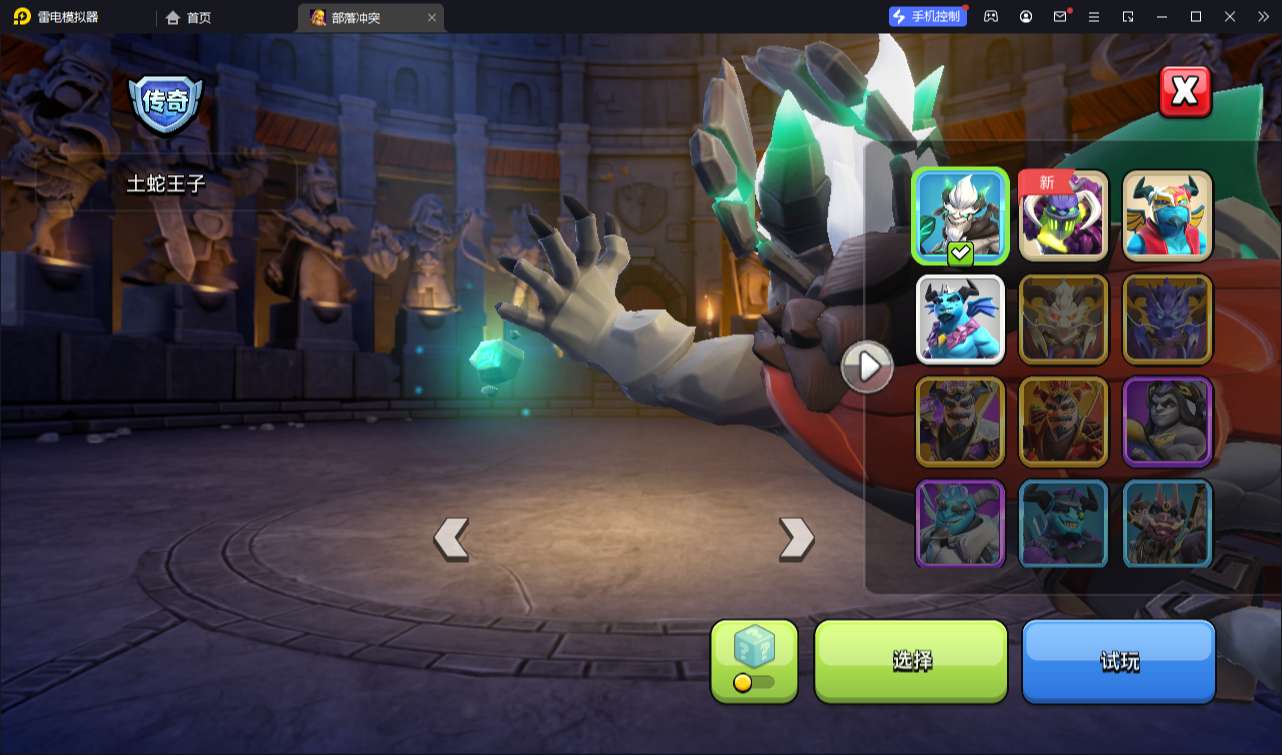The image size is (1282, 755).
Task: Switch to the 首页 home tab
Action: pos(189,17)
